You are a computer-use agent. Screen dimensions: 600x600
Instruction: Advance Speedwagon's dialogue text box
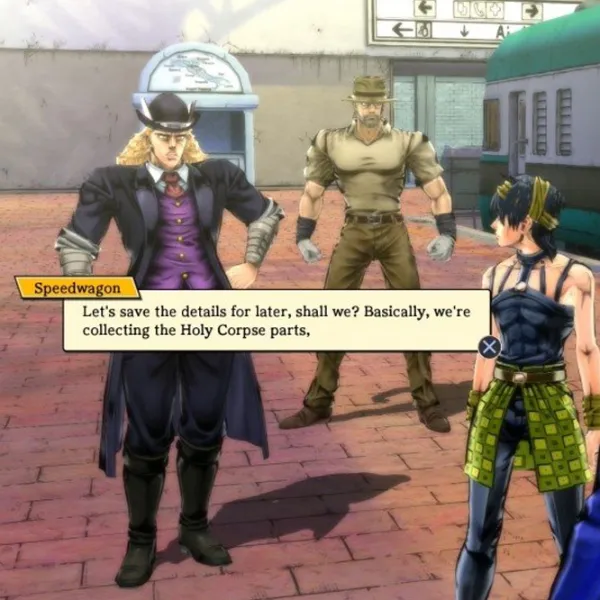click(489, 346)
